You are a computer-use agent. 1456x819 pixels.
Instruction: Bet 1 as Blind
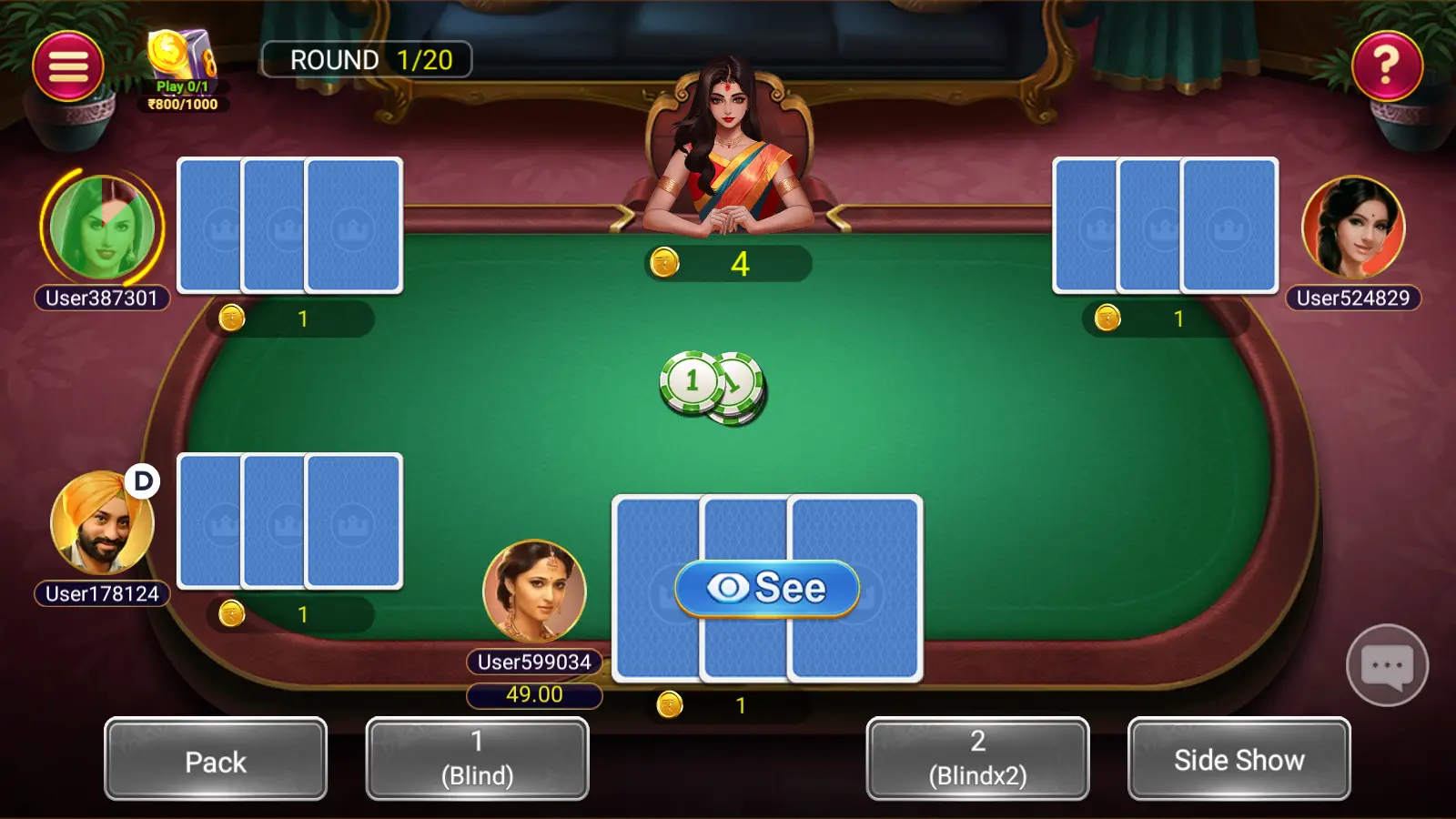[x=477, y=760]
